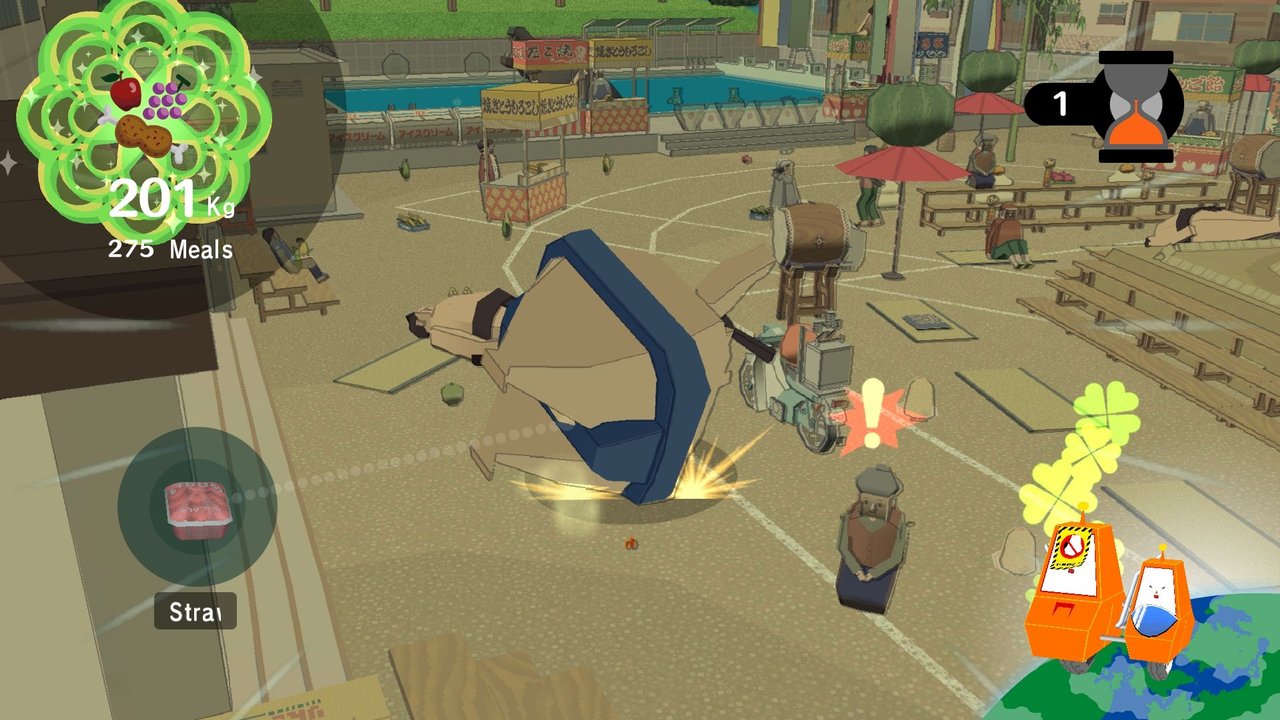Toggle the antenna bulb on the orange robot
1280x720 pixels.
click(x=1083, y=505)
